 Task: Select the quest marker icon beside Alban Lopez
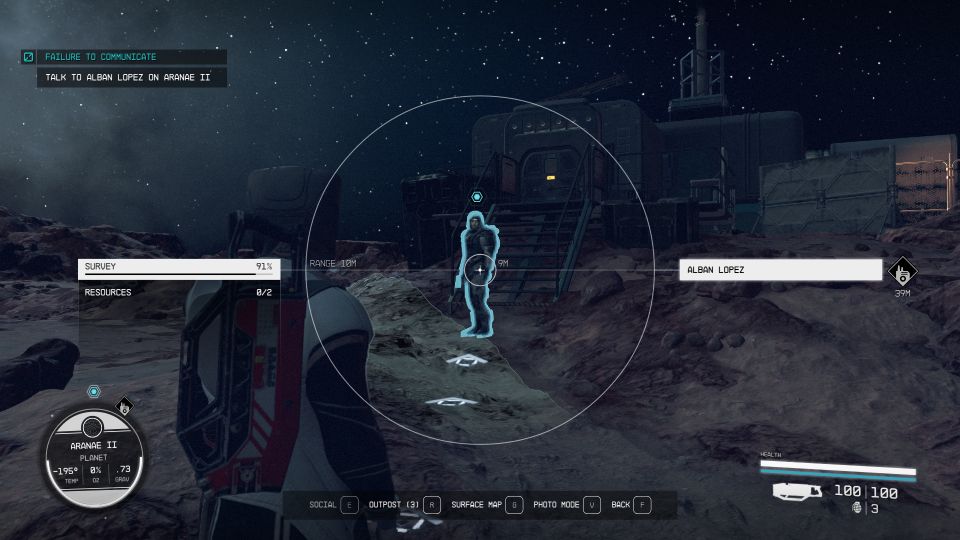[x=902, y=270]
